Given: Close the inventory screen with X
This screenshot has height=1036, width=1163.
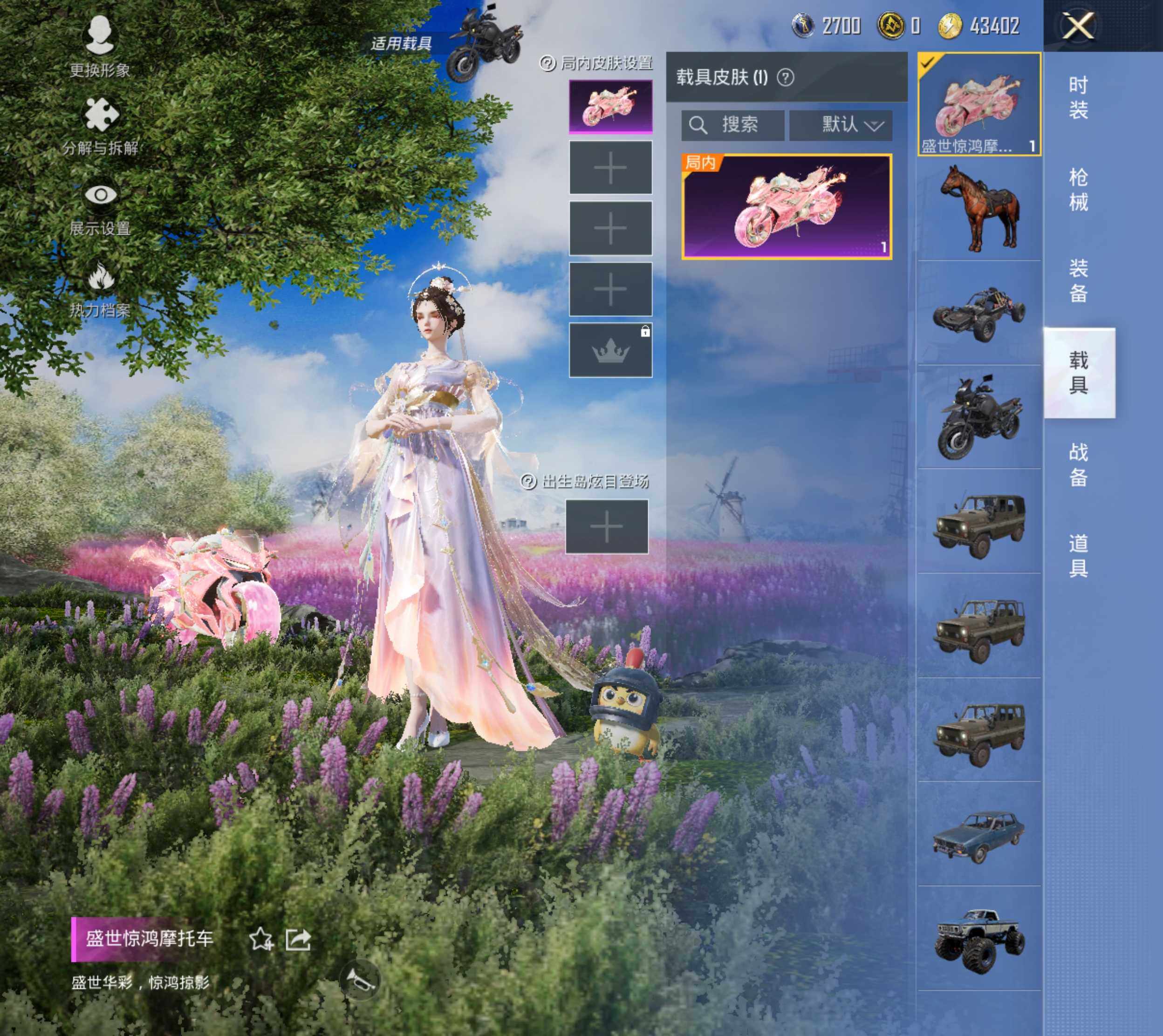Looking at the screenshot, I should (1078, 26).
